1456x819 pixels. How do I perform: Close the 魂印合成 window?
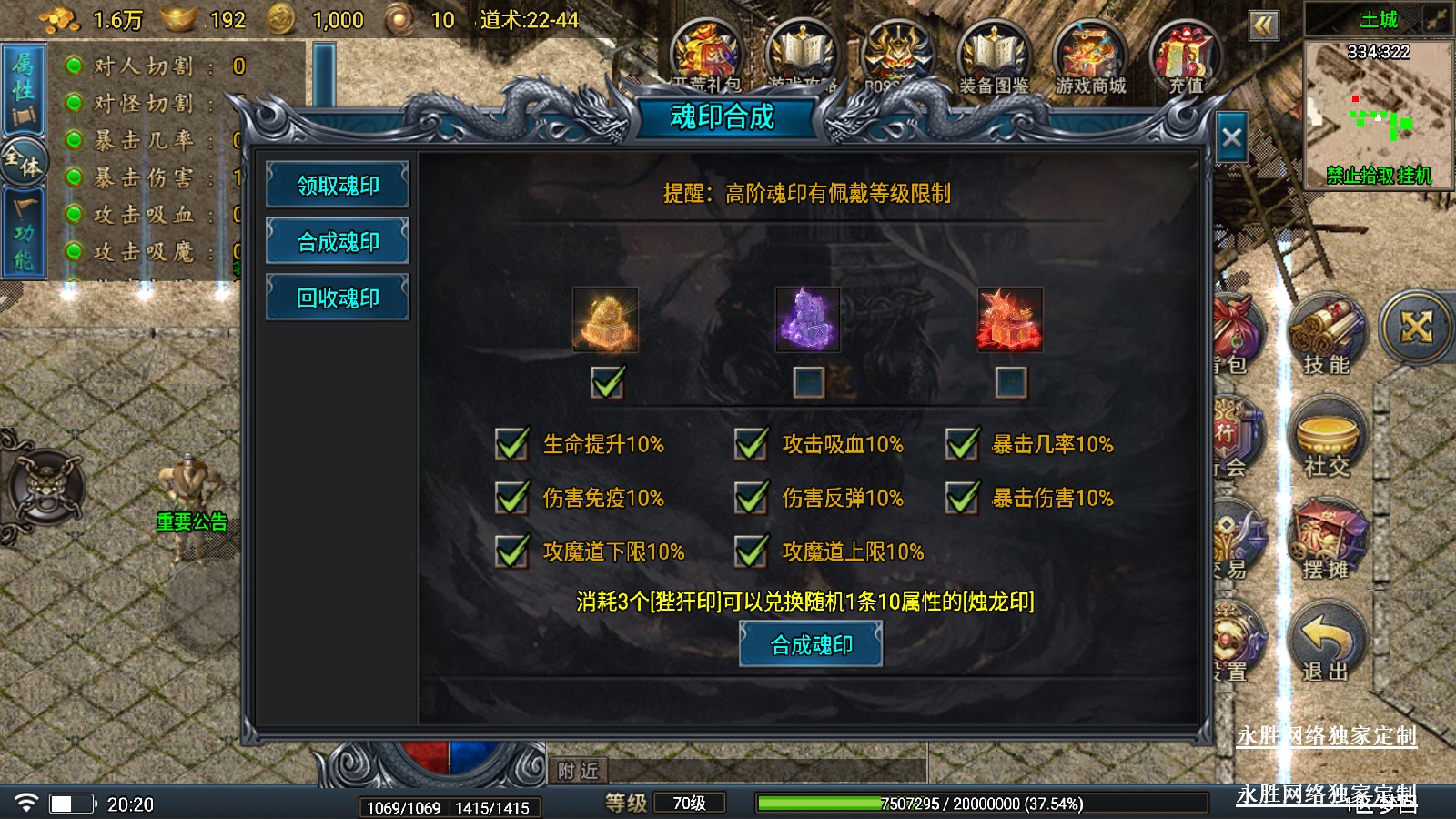point(1231,138)
